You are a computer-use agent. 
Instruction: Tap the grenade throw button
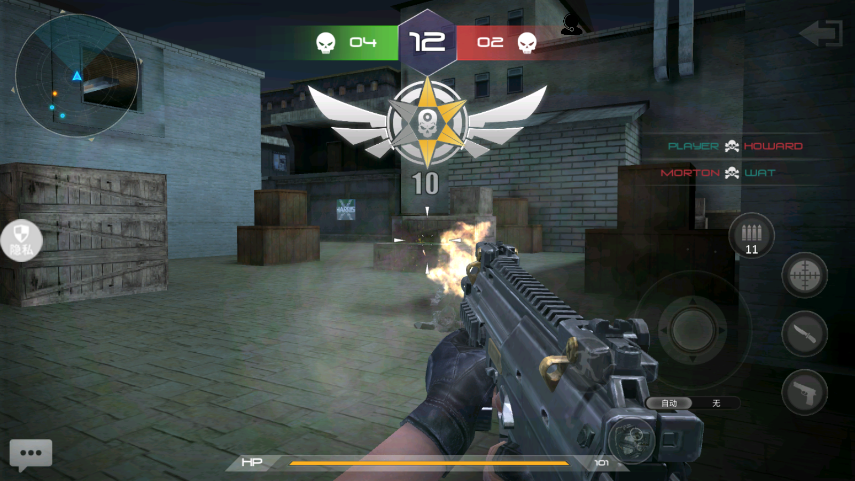(x=630, y=440)
